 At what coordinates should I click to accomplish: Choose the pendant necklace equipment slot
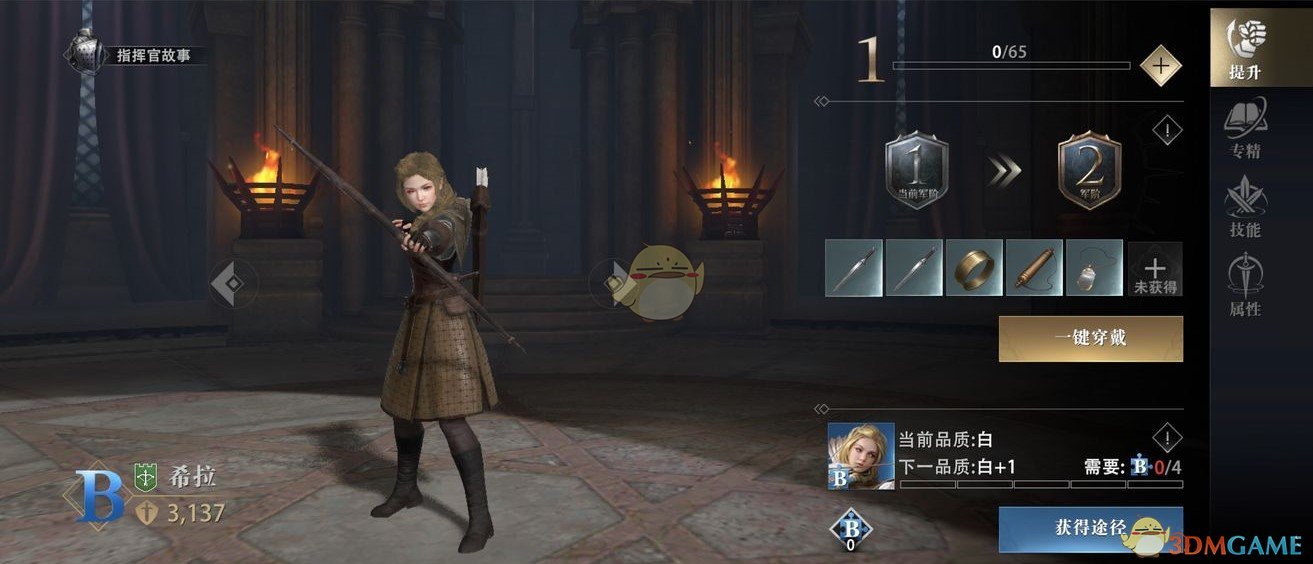click(x=1094, y=268)
